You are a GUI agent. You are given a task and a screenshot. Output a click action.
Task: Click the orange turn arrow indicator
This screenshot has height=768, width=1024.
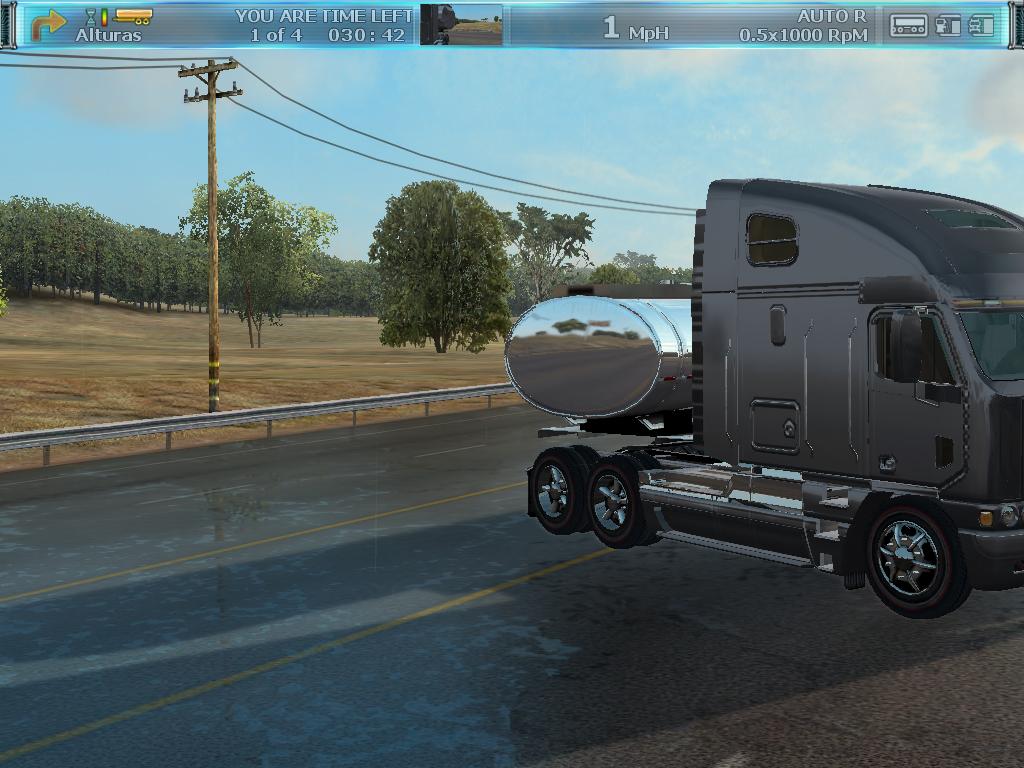click(48, 22)
